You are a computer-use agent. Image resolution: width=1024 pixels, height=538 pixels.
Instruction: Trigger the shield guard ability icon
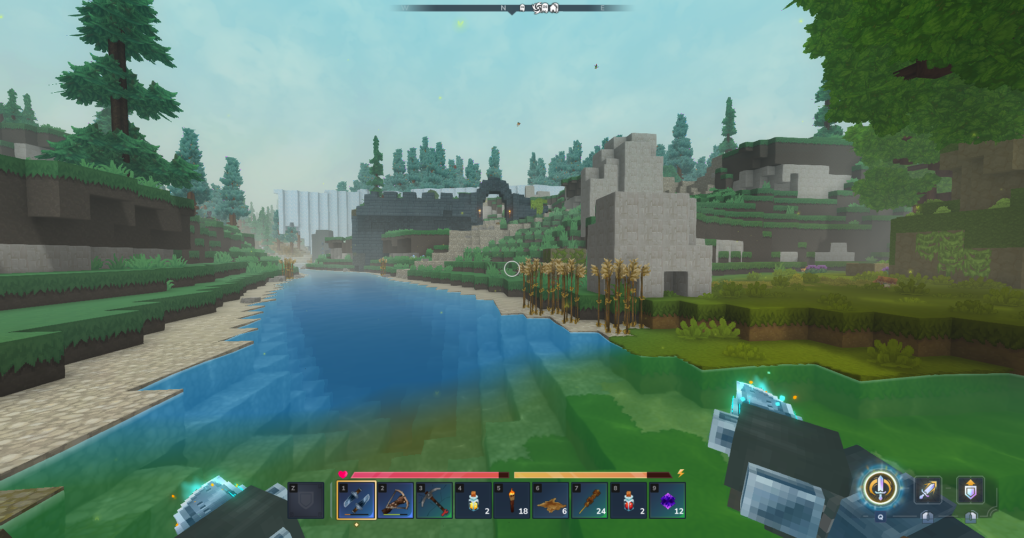(x=970, y=489)
